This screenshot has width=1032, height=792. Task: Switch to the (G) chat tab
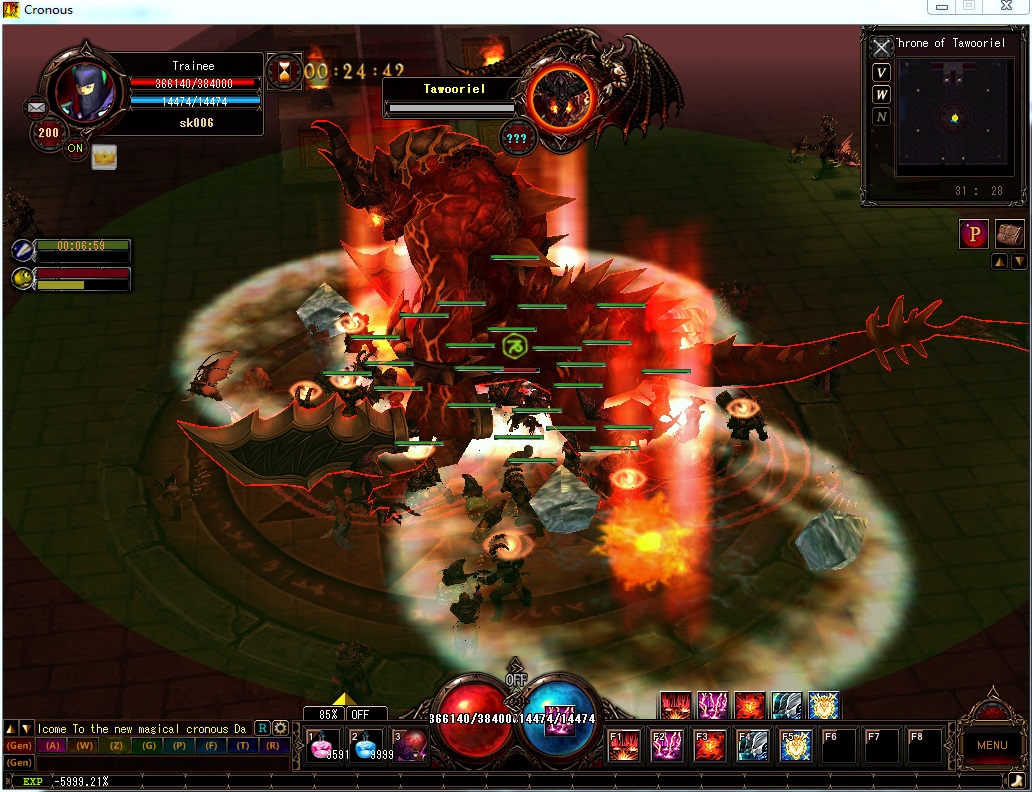coord(149,745)
